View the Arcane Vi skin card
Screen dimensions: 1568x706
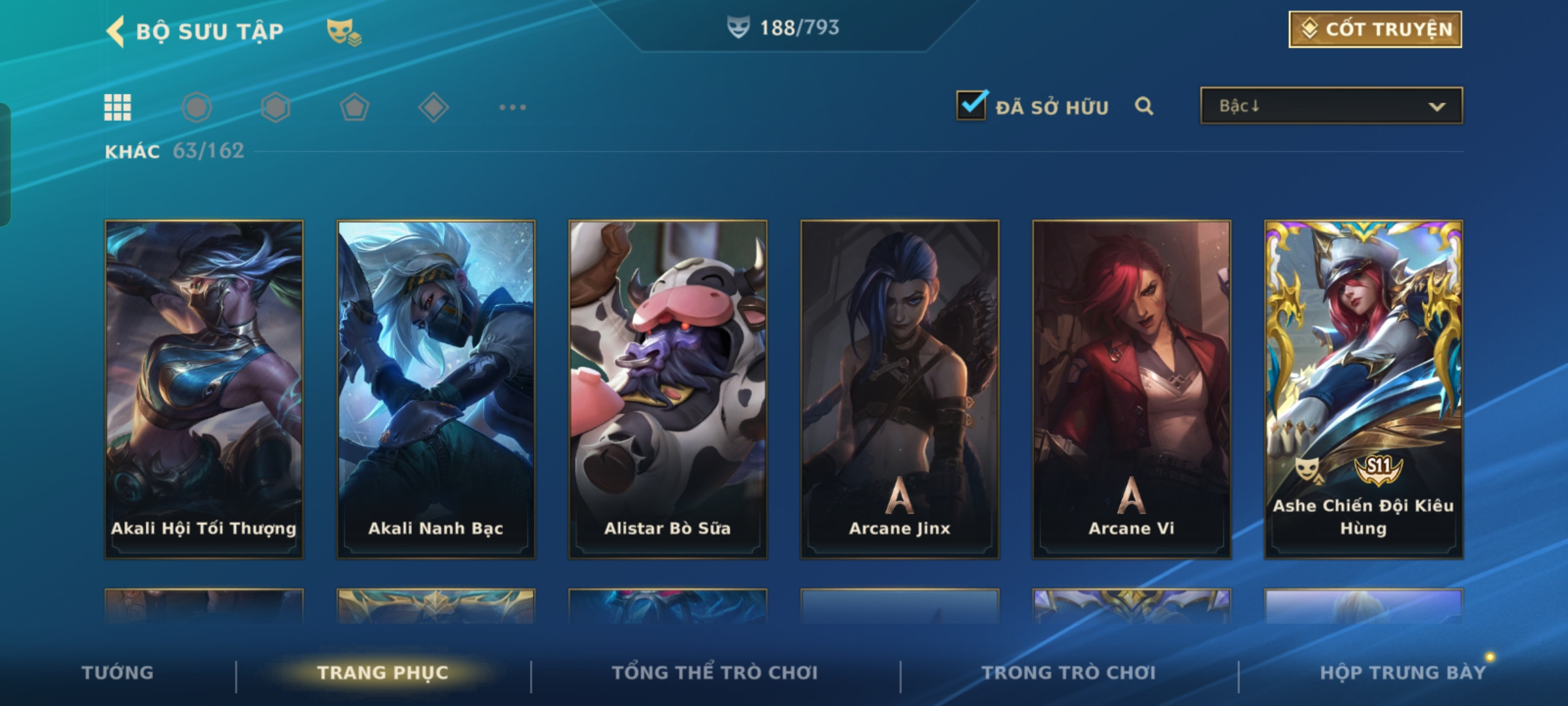click(1132, 389)
